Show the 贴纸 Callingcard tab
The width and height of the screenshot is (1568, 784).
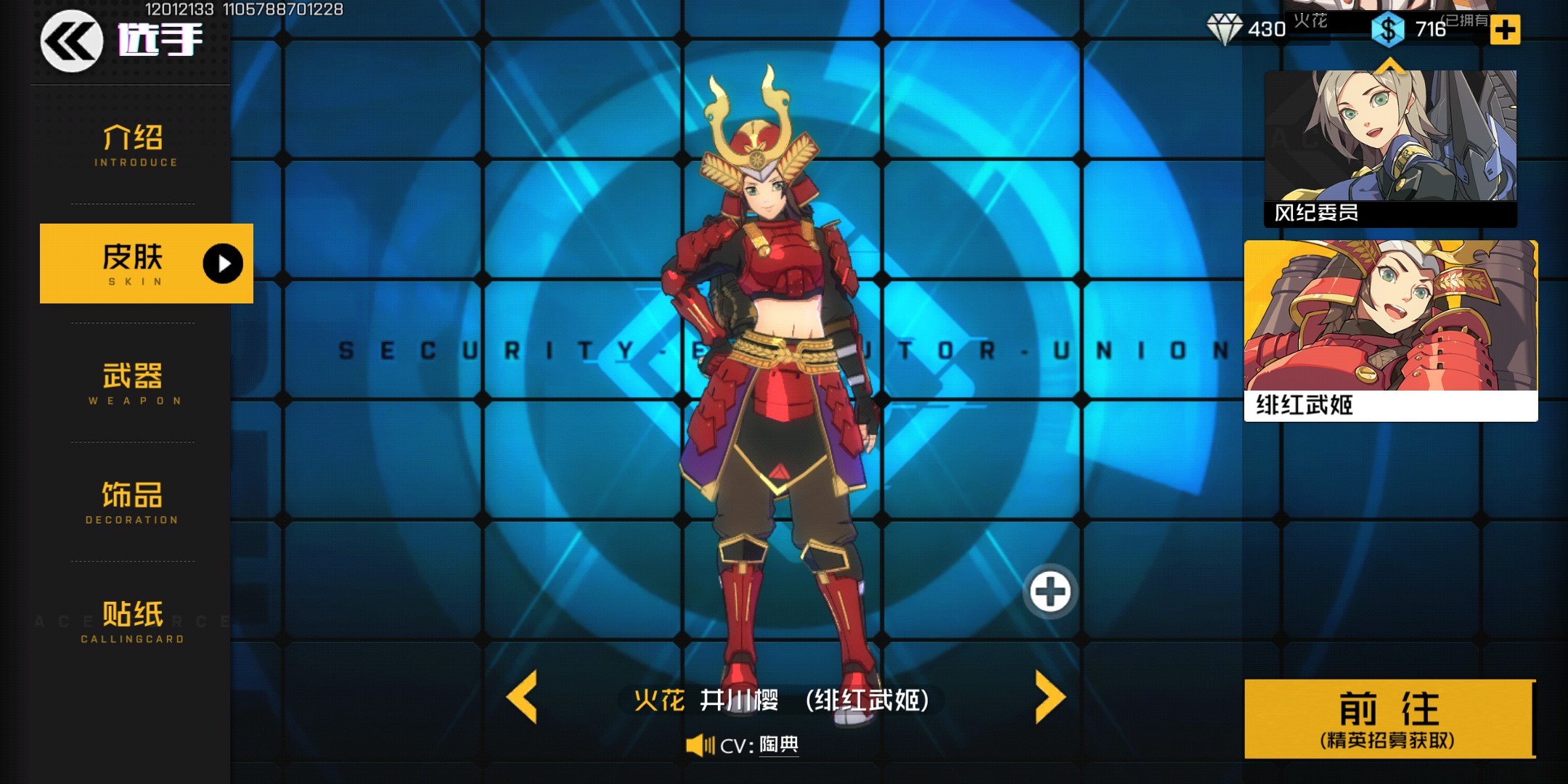coord(132,621)
